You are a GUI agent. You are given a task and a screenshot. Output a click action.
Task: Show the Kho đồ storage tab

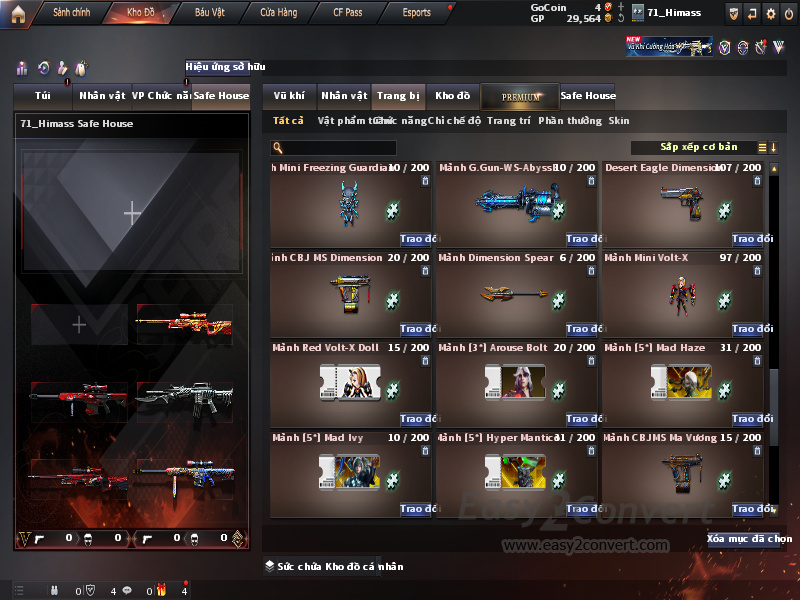[452, 96]
